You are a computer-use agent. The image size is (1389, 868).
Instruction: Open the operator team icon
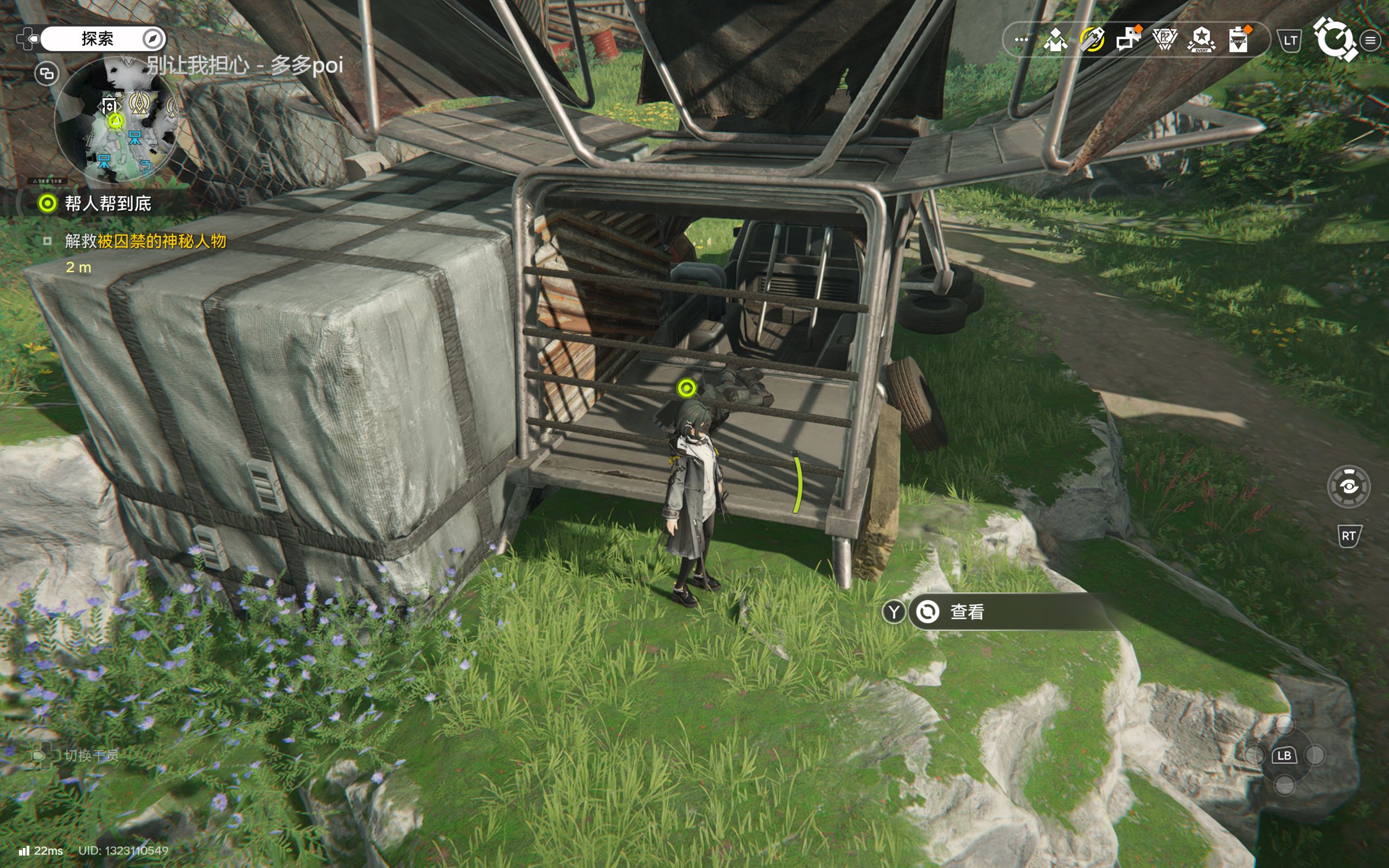point(1055,40)
